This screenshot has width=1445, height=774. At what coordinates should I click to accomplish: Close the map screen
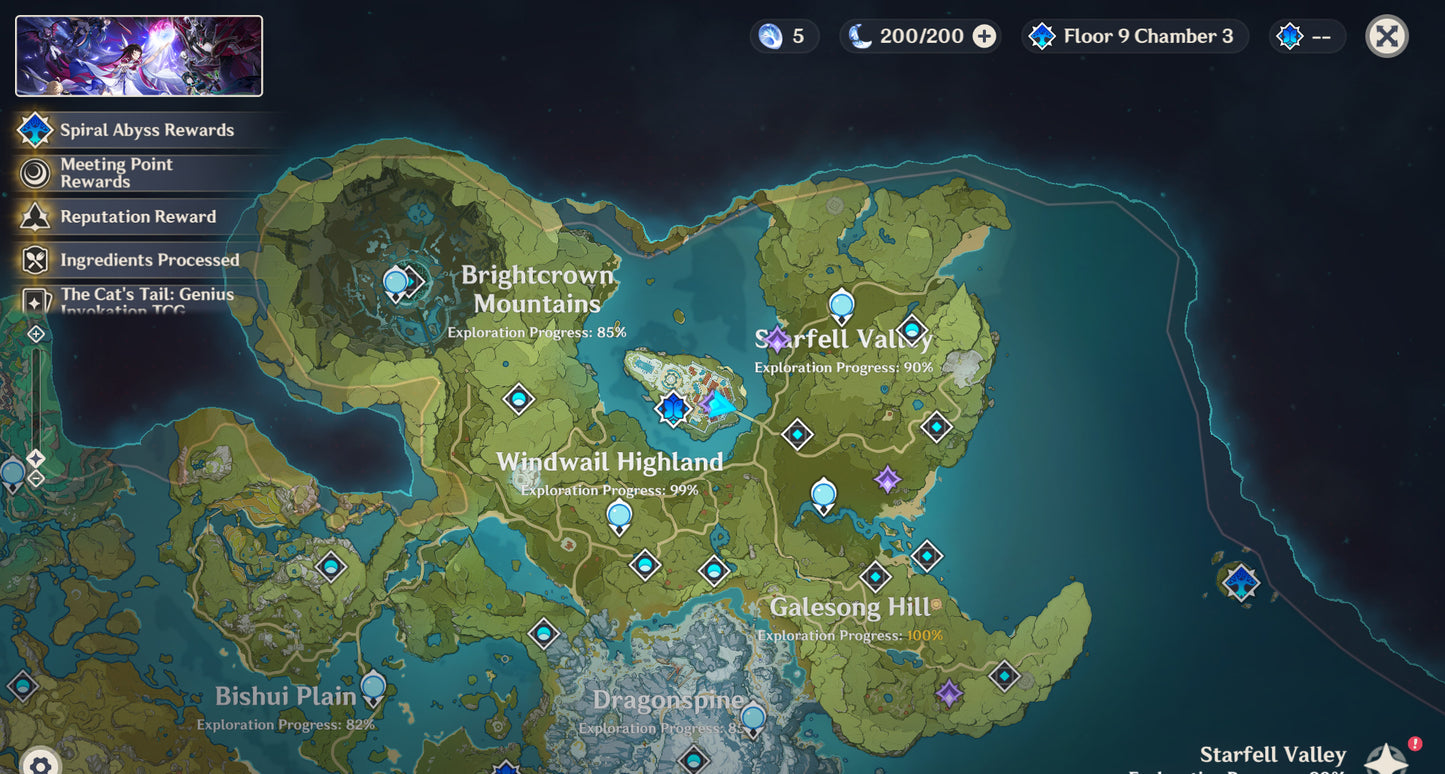point(1386,37)
